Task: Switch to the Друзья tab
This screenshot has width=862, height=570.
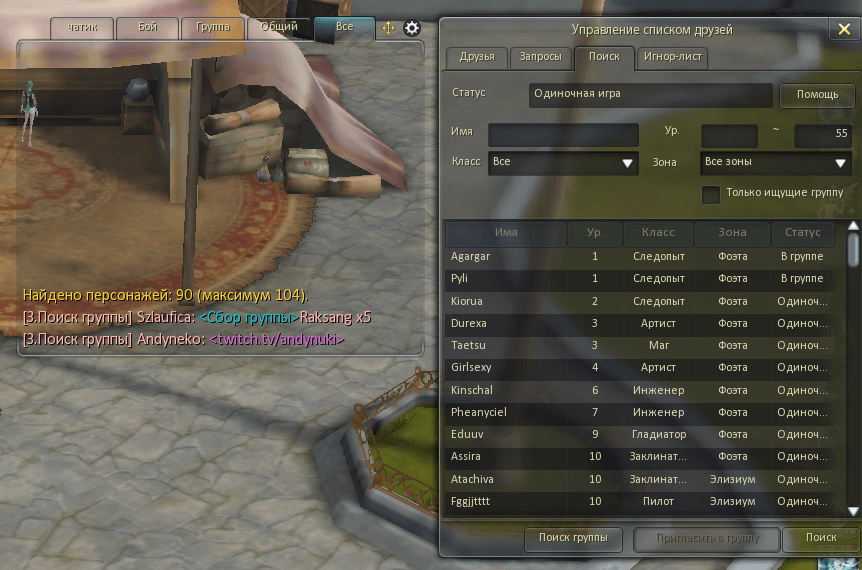Action: 477,57
